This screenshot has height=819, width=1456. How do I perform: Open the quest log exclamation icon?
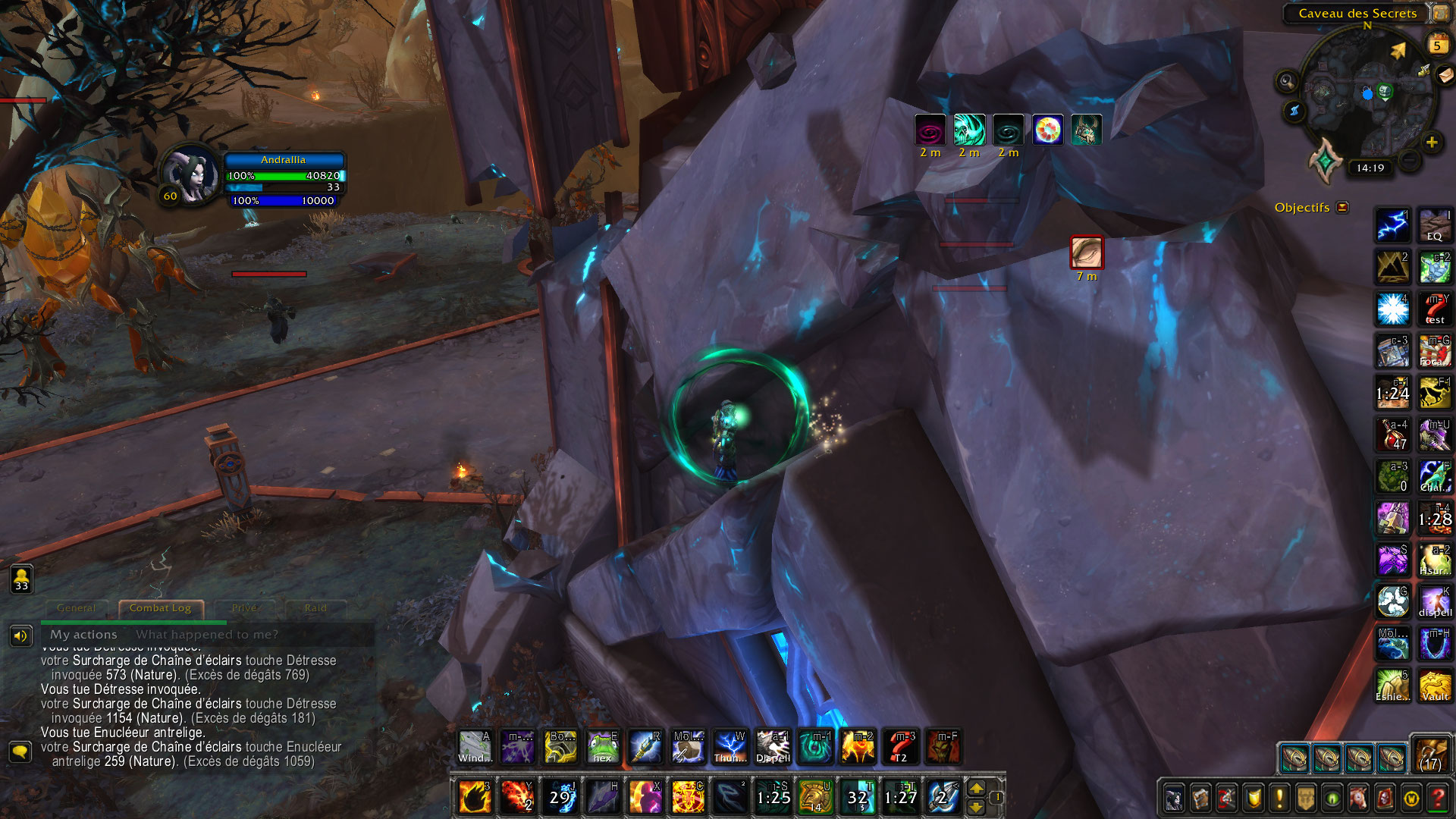[1279, 797]
